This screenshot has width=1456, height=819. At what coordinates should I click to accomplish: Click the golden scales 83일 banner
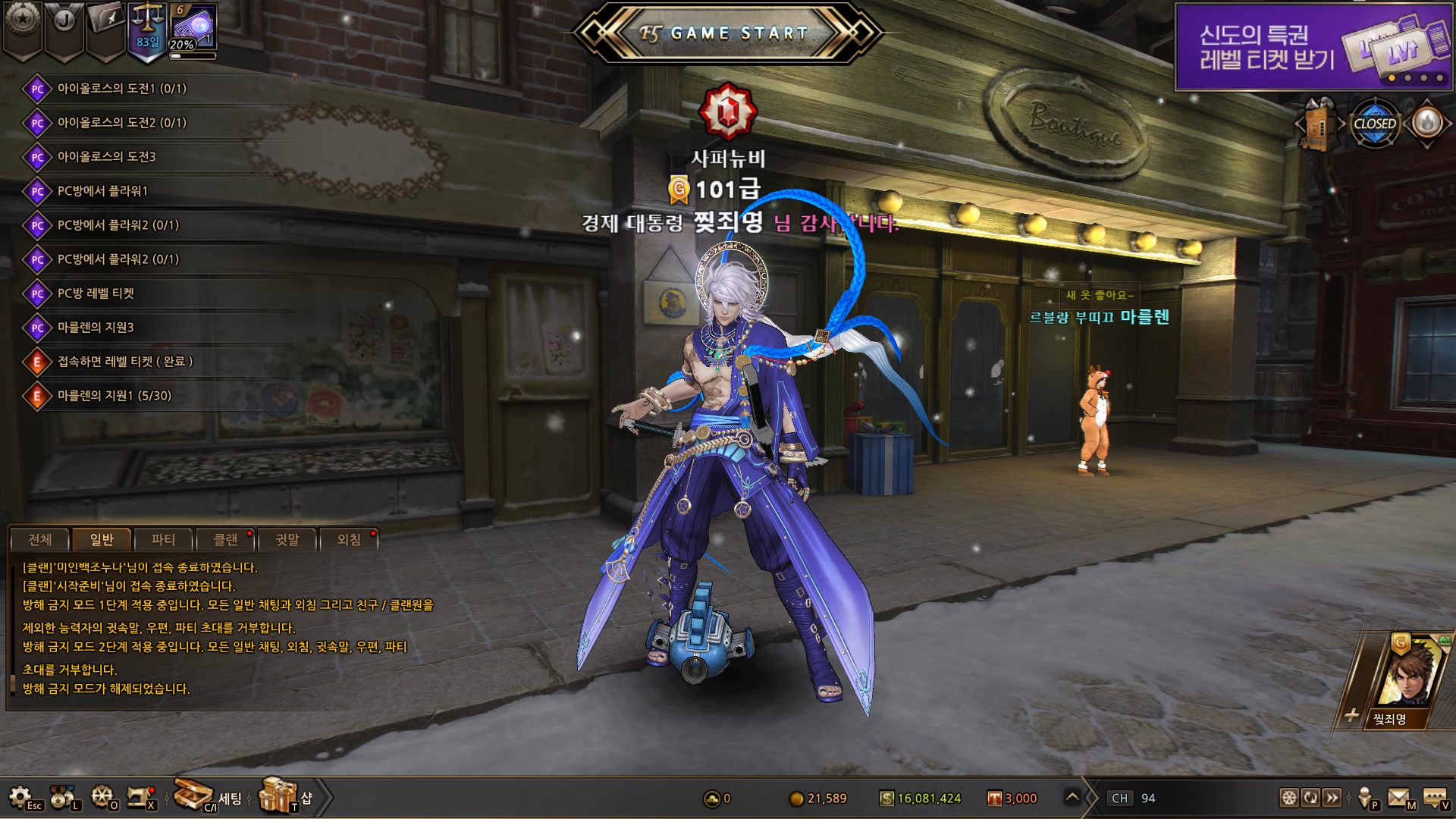[147, 30]
